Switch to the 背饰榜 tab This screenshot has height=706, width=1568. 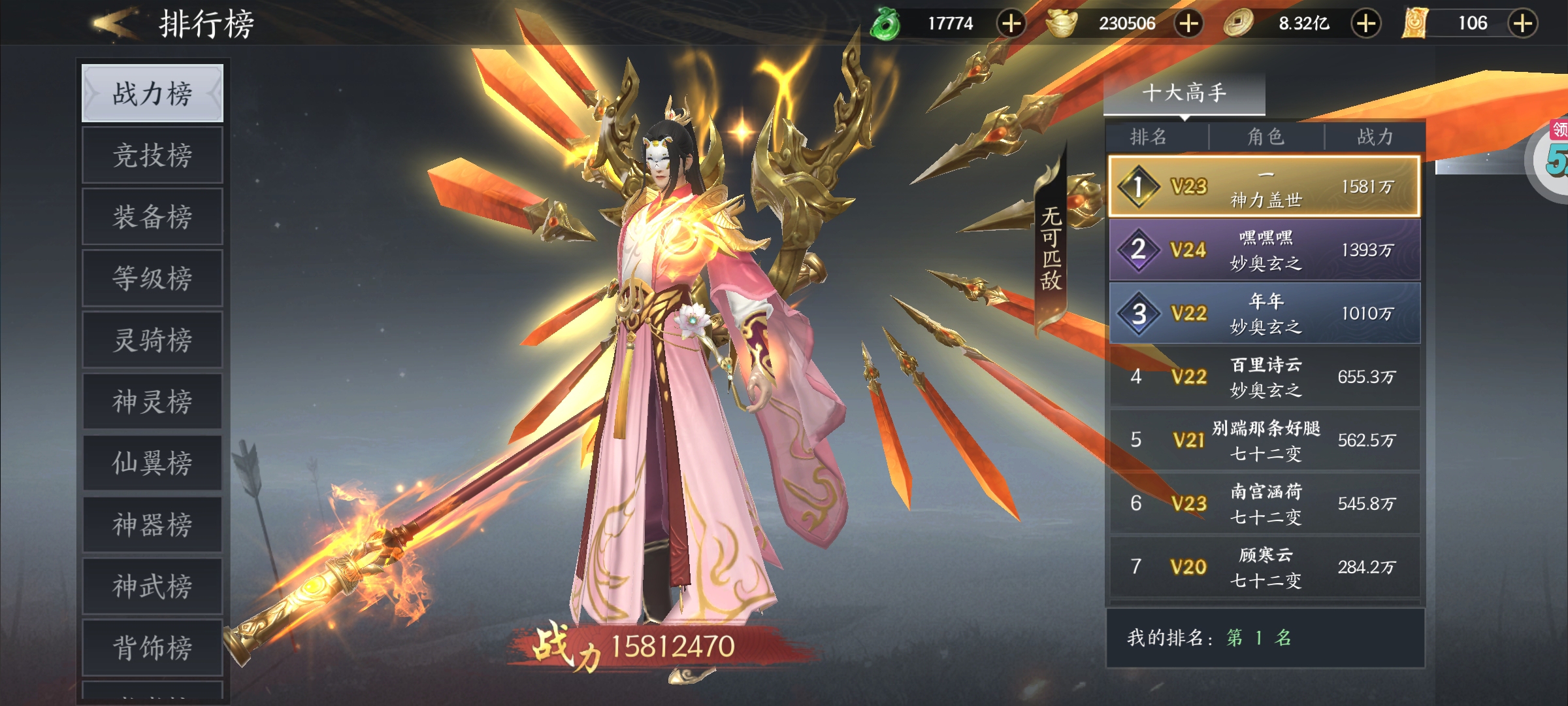tap(152, 647)
